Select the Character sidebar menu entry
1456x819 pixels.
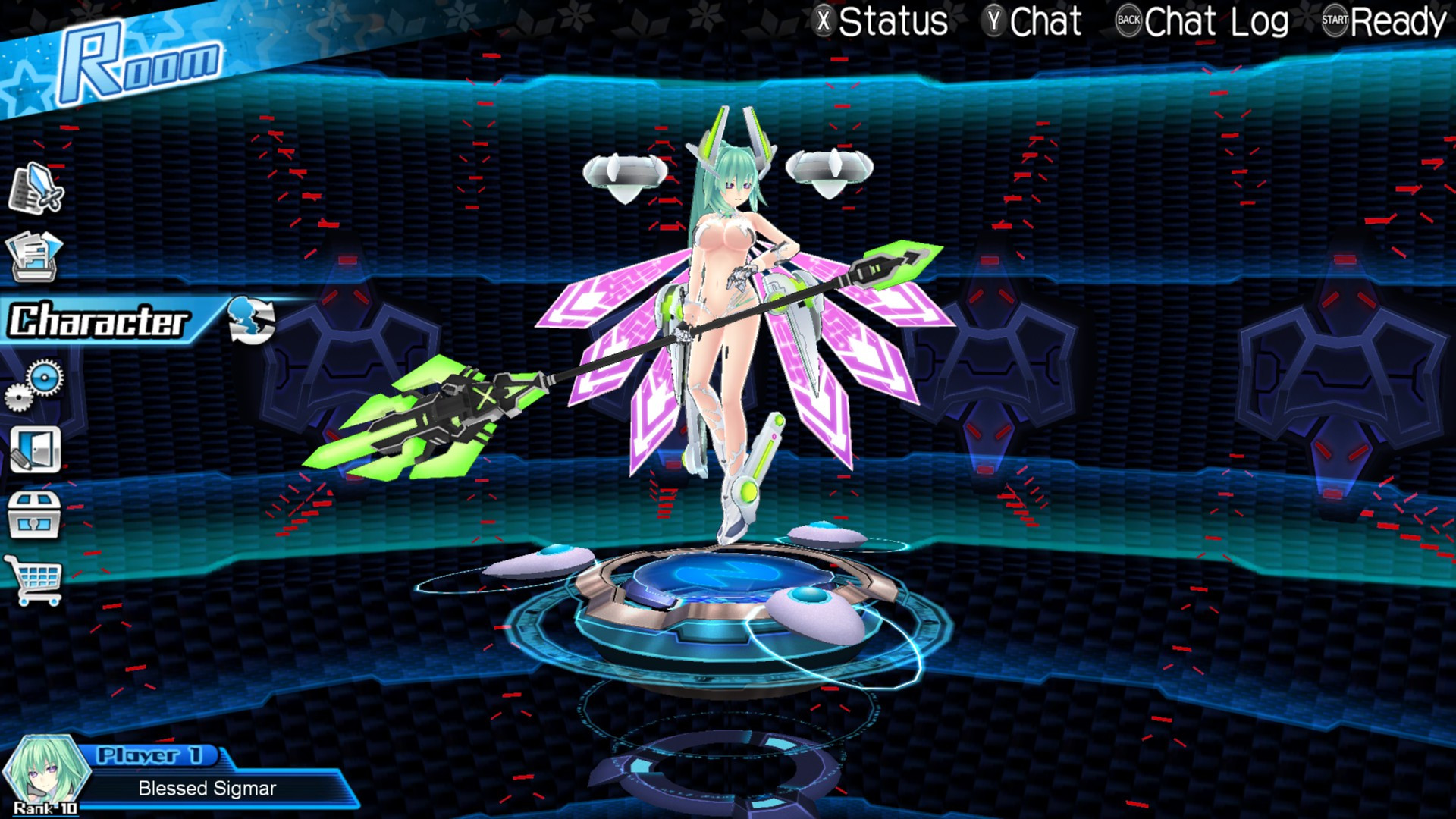point(99,319)
